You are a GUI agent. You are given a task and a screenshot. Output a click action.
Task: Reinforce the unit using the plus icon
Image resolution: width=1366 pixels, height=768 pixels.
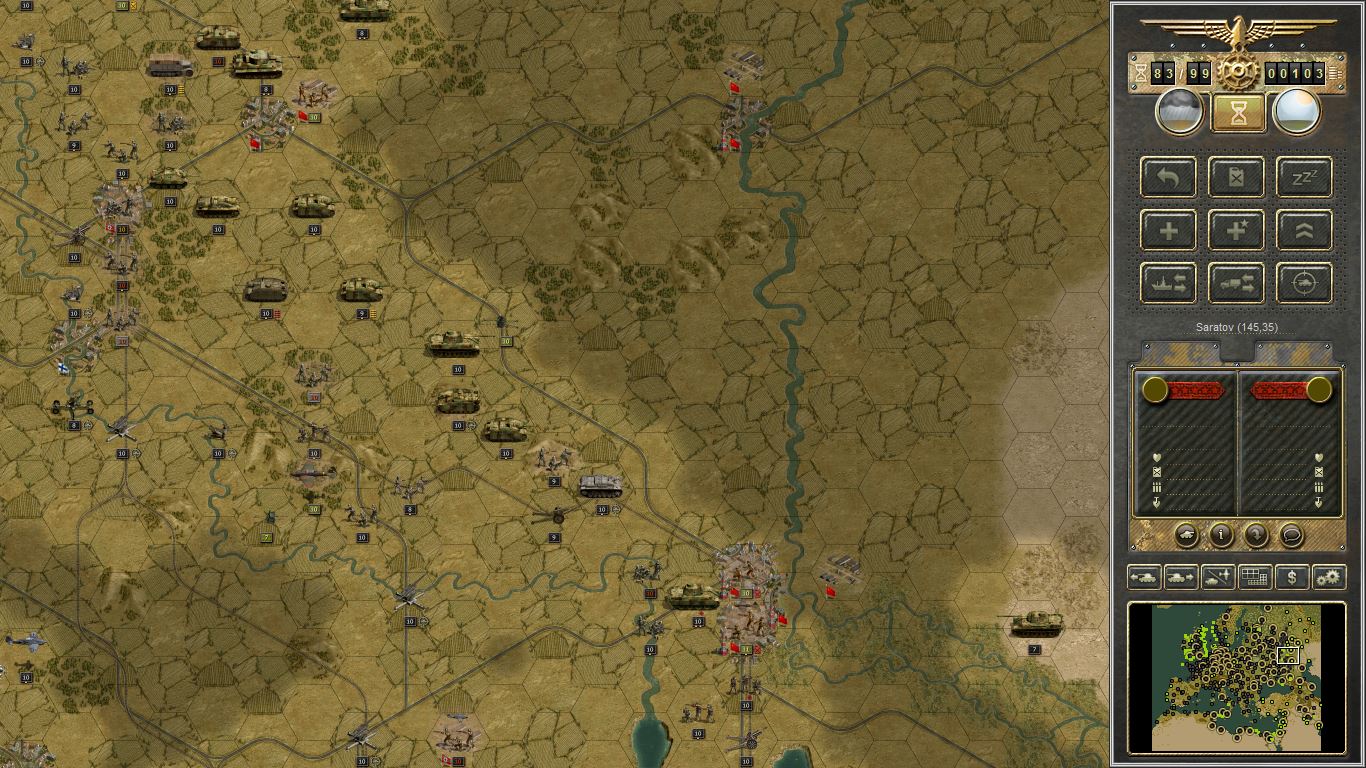1168,230
